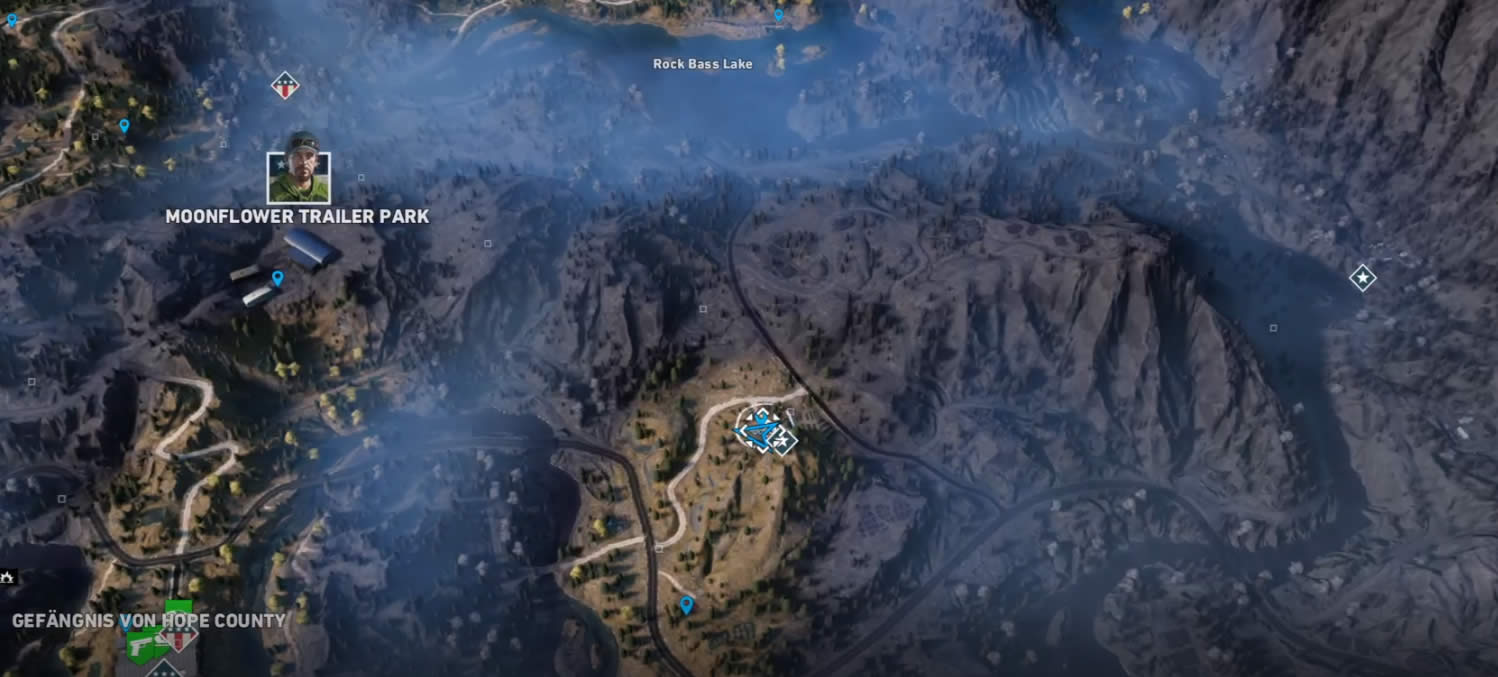Click the blue player arrow marker
The width and height of the screenshot is (1498, 677).
758,430
